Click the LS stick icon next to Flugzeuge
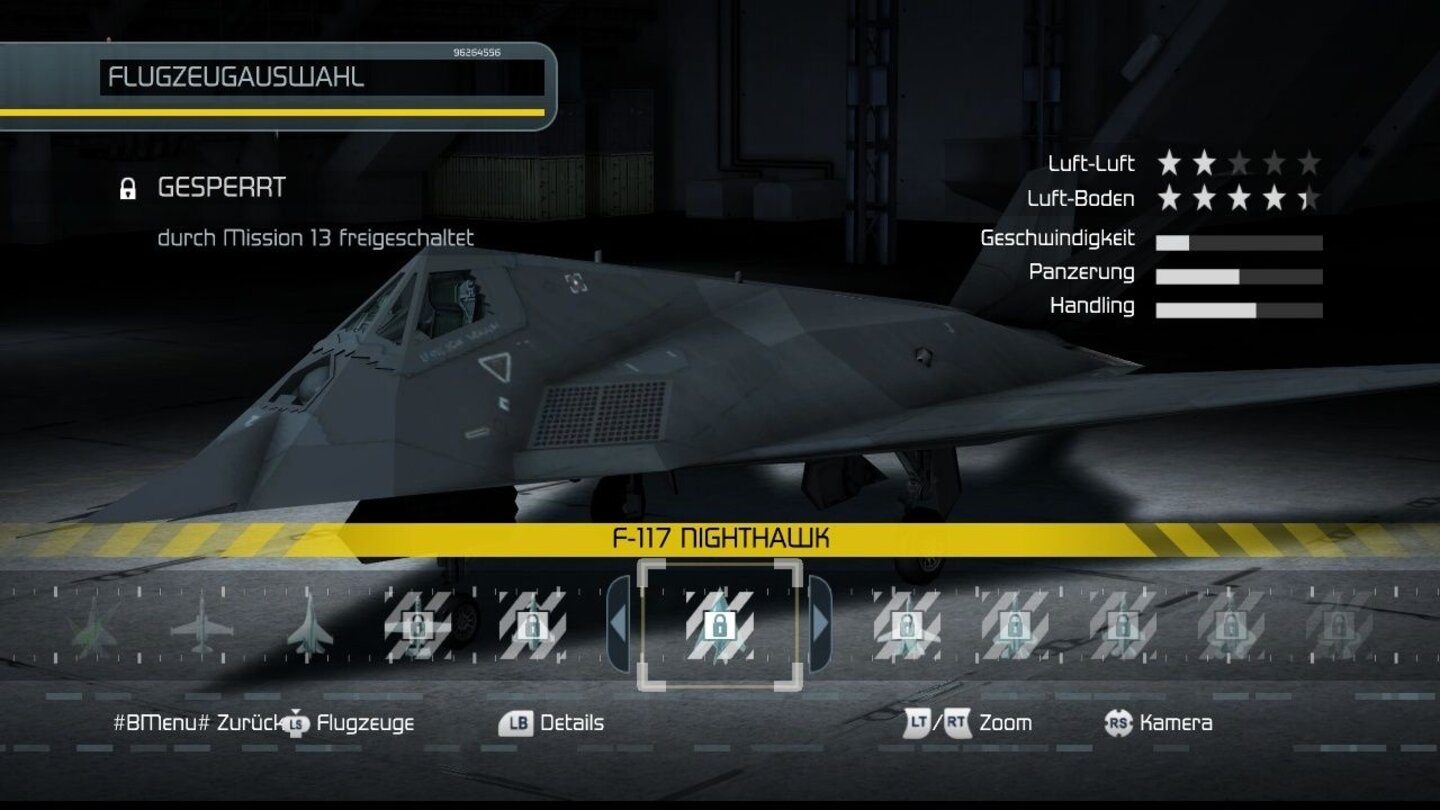Viewport: 1440px width, 810px height. click(x=295, y=723)
